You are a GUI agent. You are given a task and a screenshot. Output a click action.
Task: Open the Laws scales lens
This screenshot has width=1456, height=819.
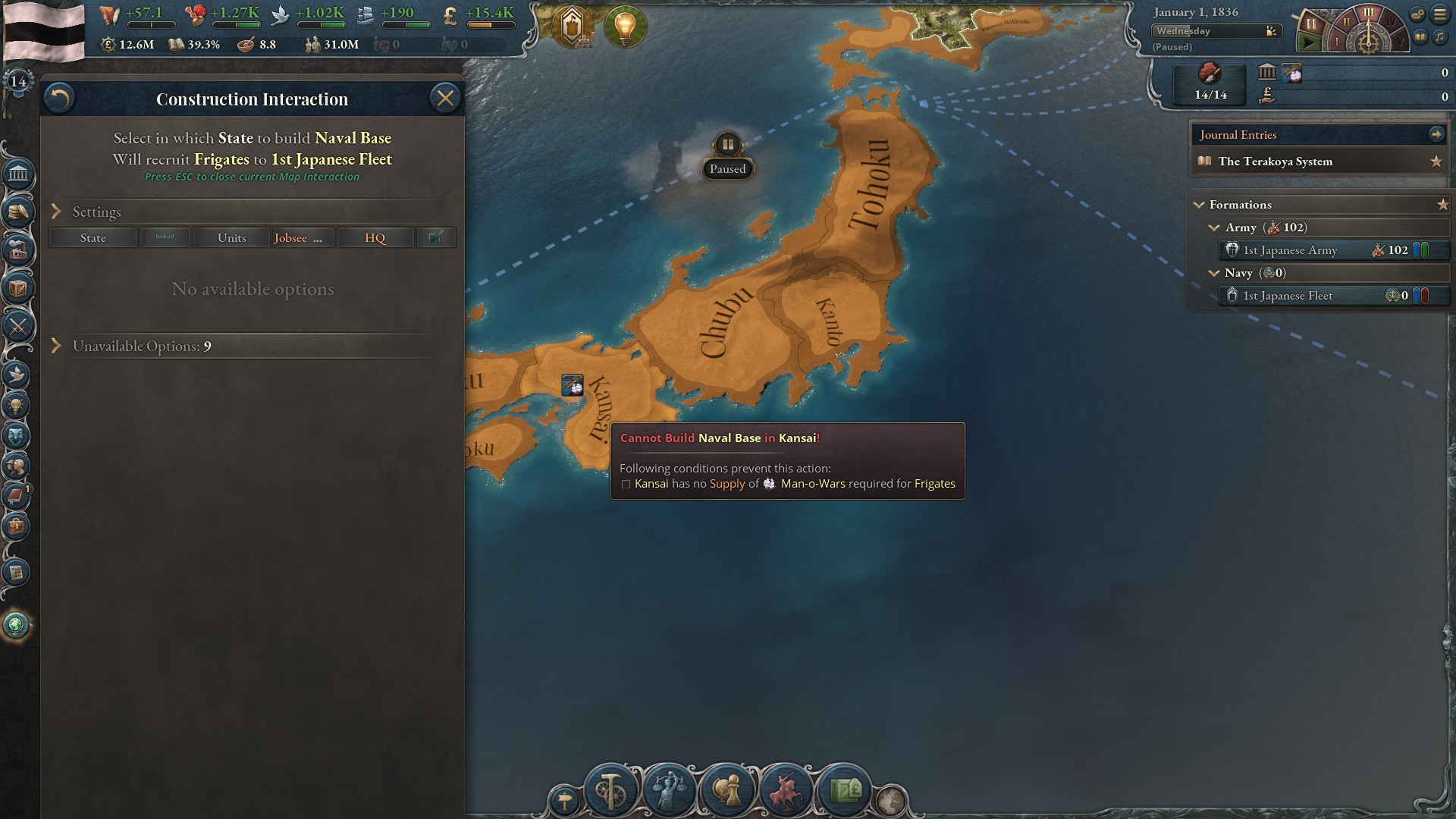point(667,792)
